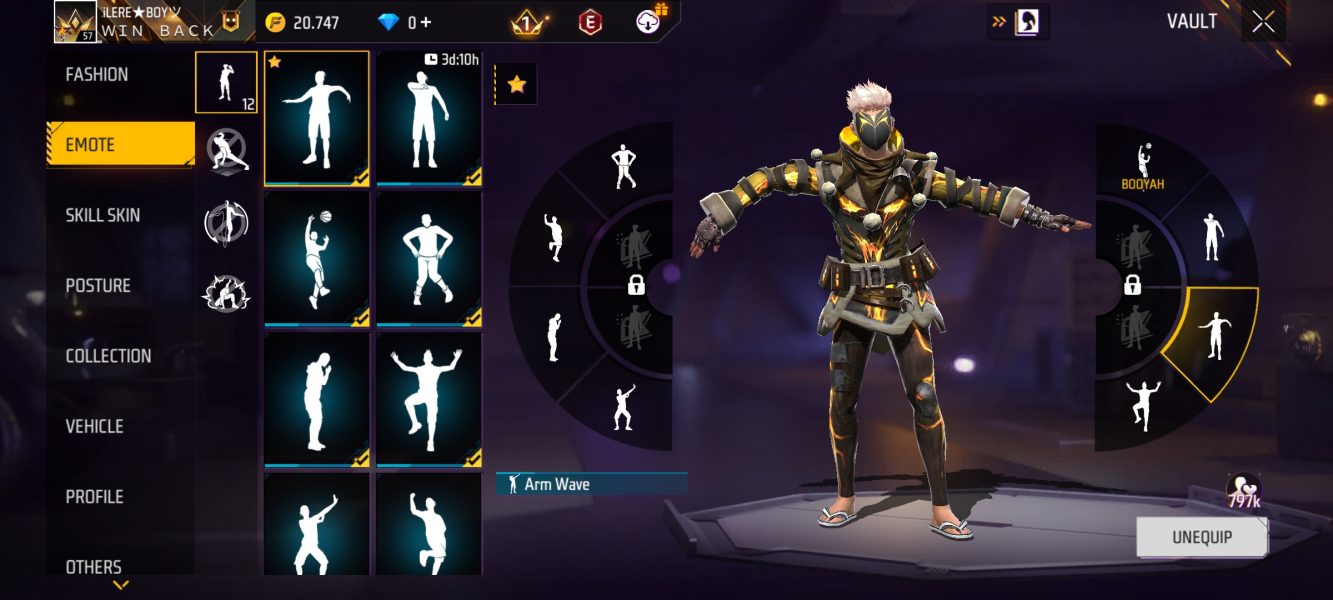Select the arms-raised jumping emote thumbnail

[x=429, y=398]
